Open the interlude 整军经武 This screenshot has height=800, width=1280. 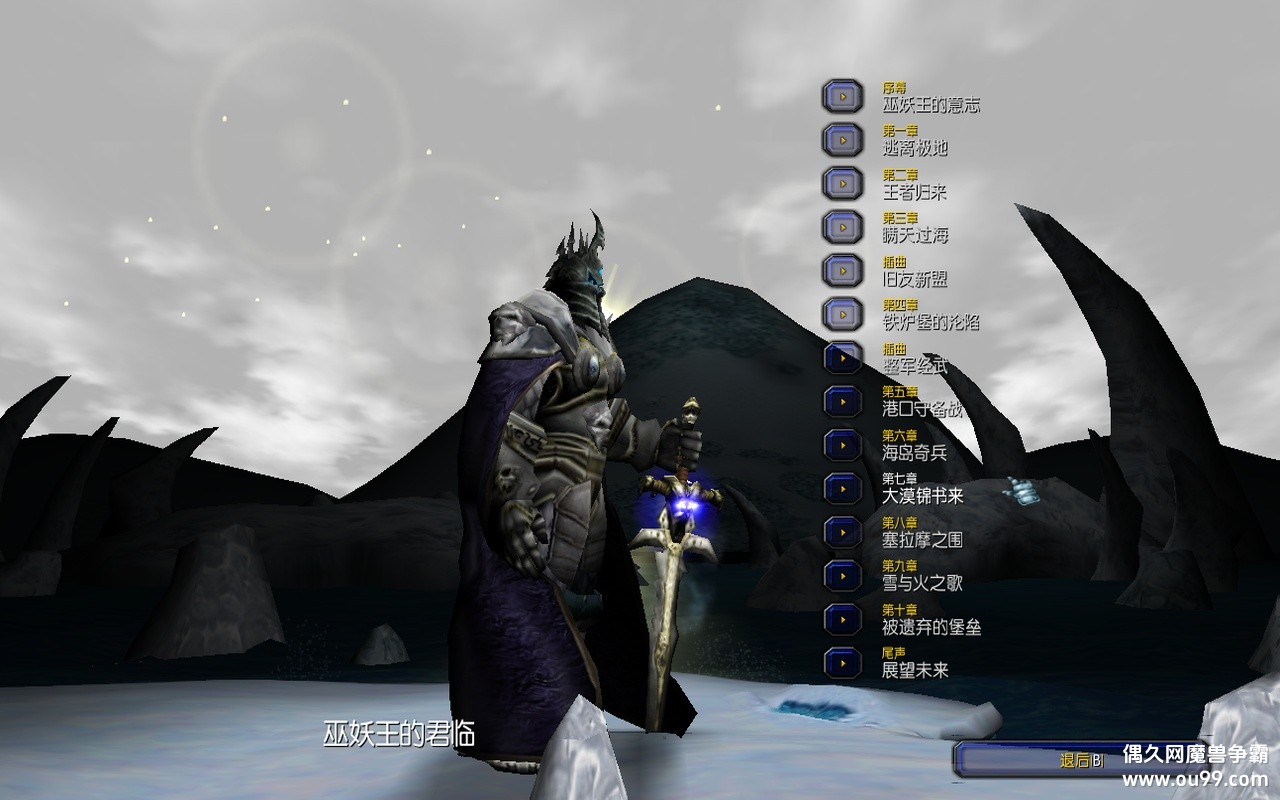842,357
